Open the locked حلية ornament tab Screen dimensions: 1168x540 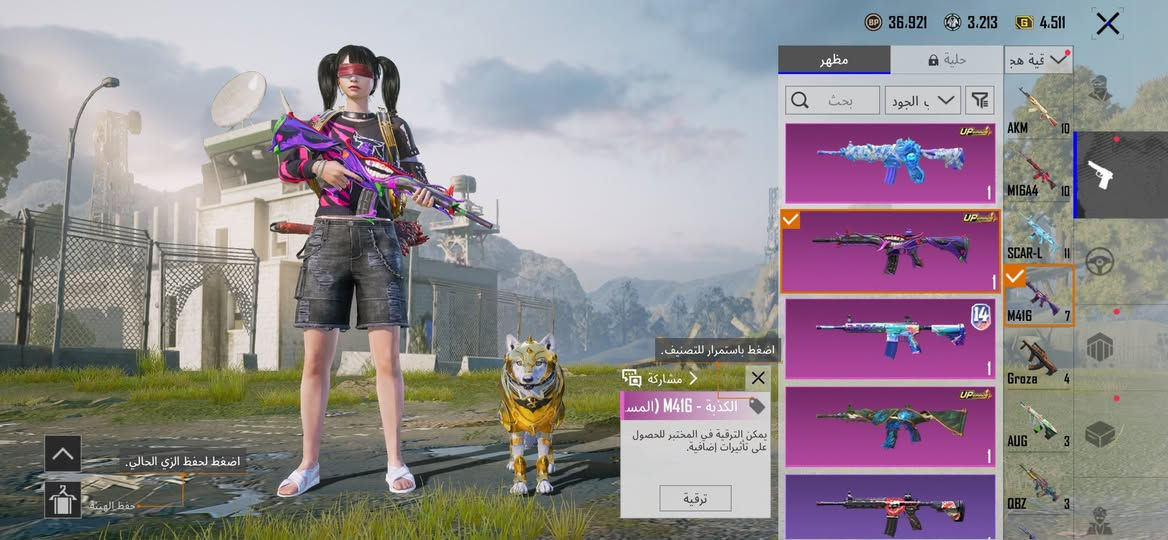[945, 60]
